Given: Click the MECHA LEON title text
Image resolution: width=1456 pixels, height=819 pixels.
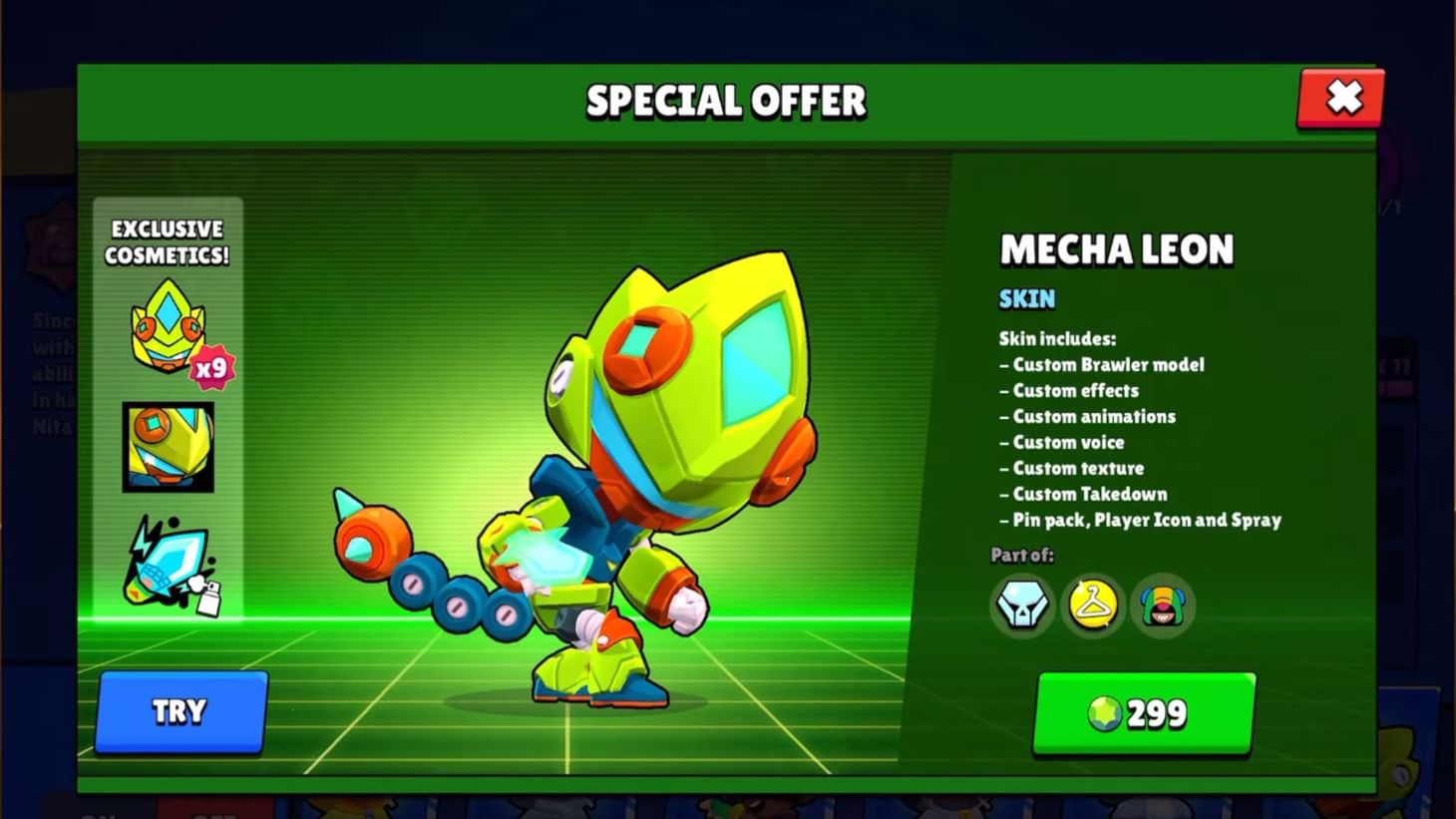Looking at the screenshot, I should pos(1117,249).
